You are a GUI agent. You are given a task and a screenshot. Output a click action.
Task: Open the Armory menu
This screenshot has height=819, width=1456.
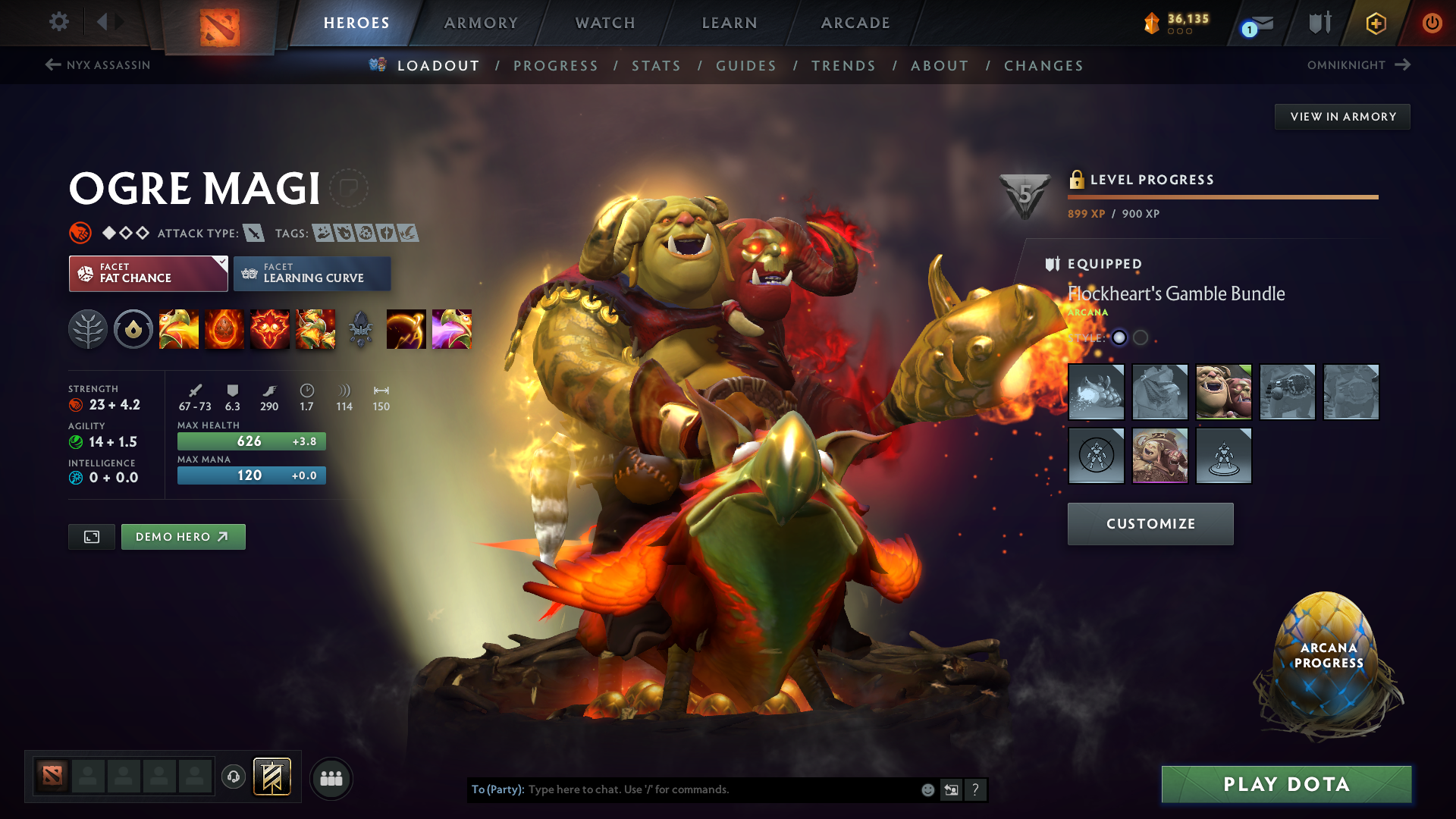coord(481,23)
